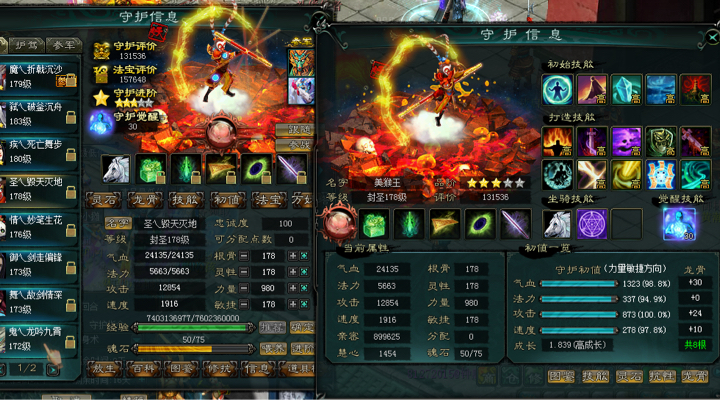Open the 技能 tab in left panel

(182, 198)
